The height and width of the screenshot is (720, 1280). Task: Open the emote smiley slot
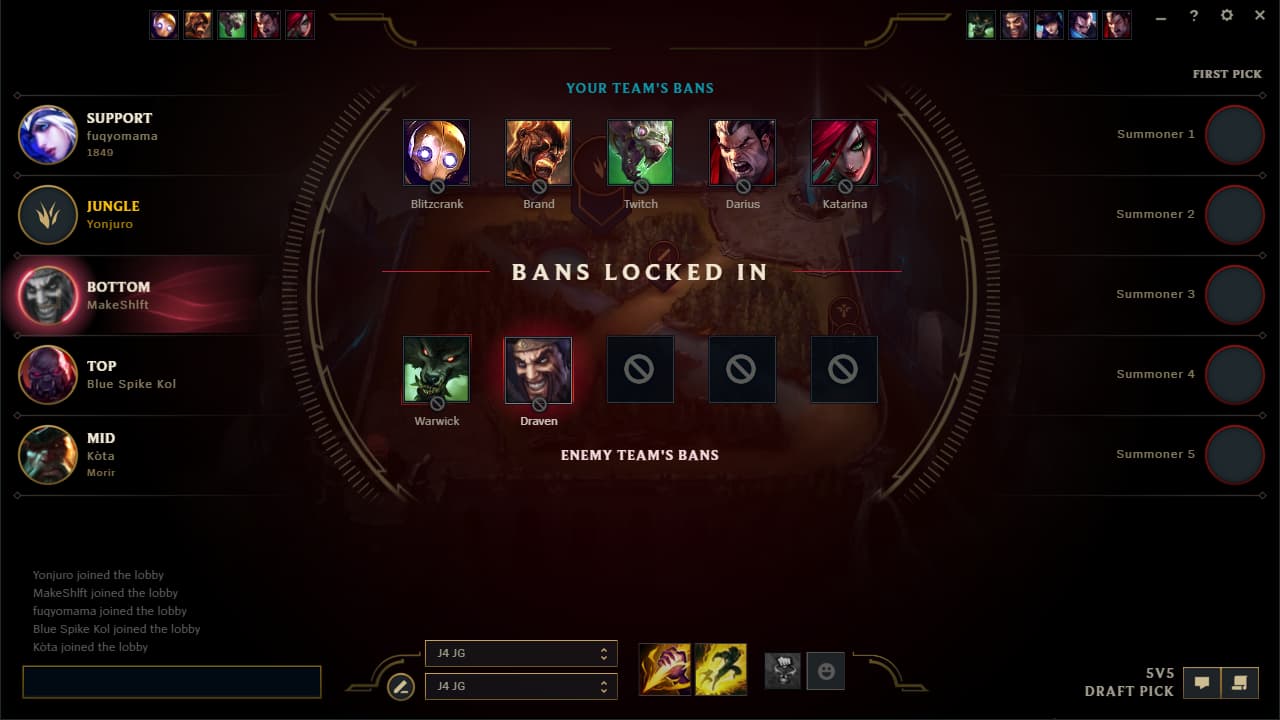[x=825, y=671]
